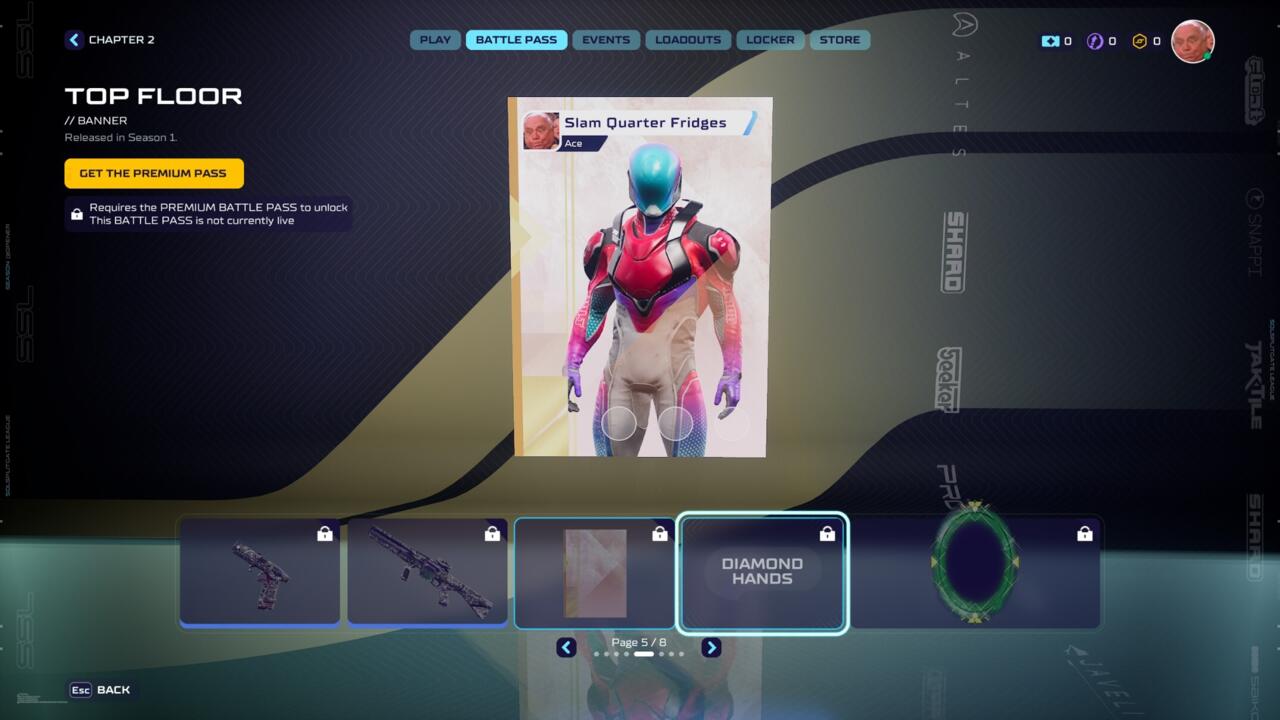Screen dimensions: 1280x720
Task: Get the Premium Pass
Action: (x=153, y=173)
